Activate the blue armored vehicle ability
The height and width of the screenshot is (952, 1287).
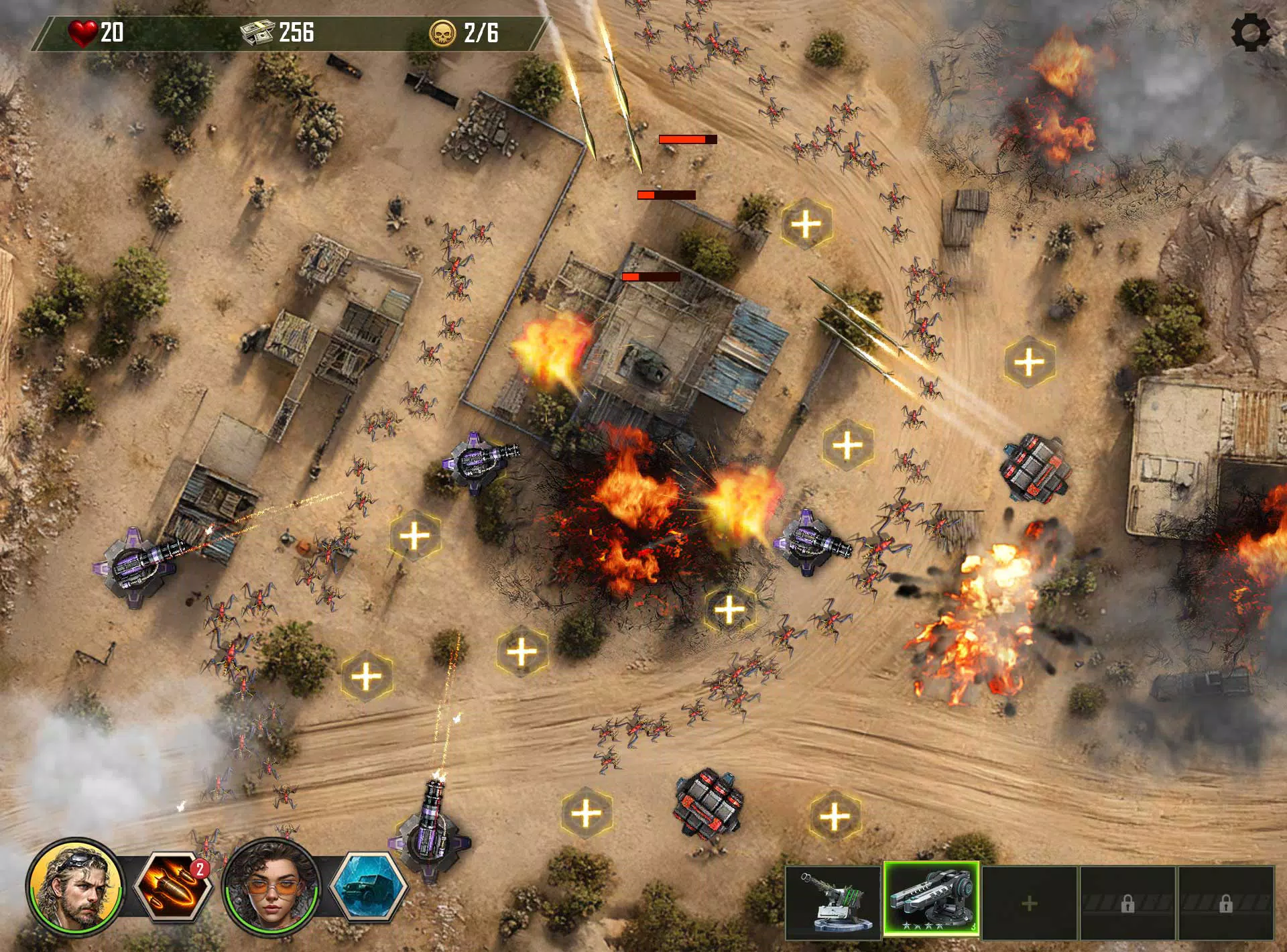coord(369,886)
